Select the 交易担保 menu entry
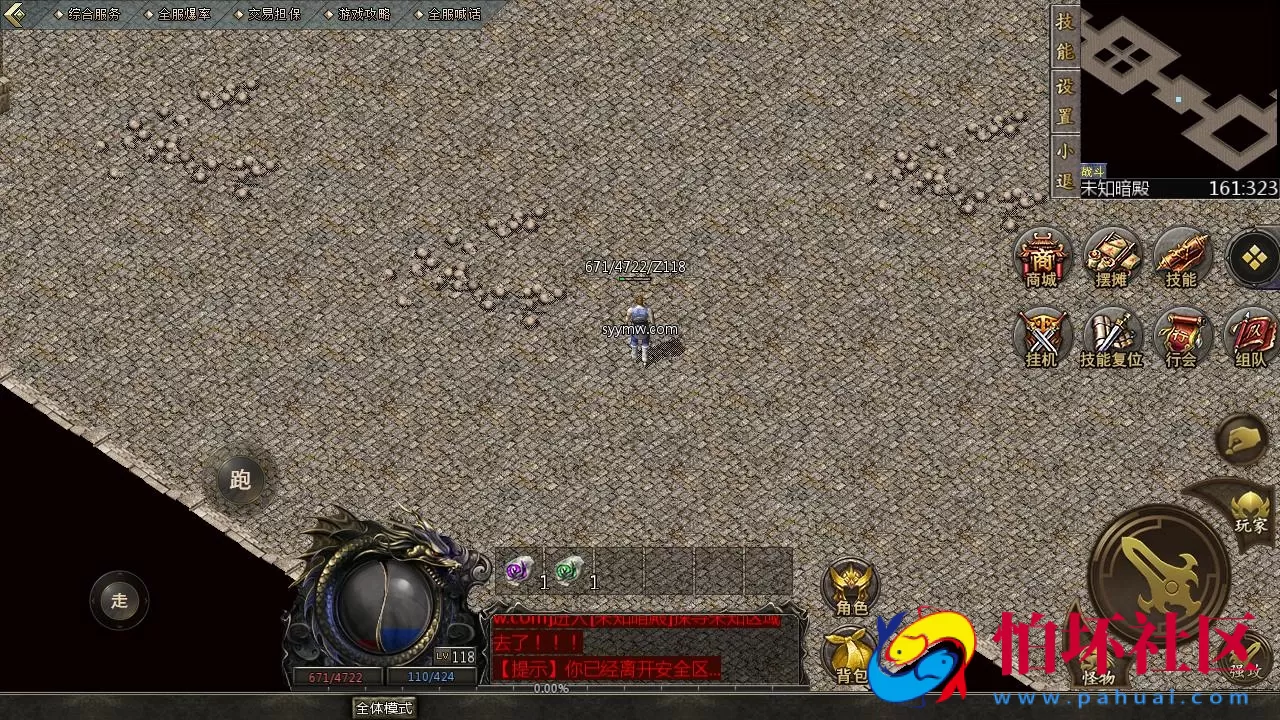 274,14
